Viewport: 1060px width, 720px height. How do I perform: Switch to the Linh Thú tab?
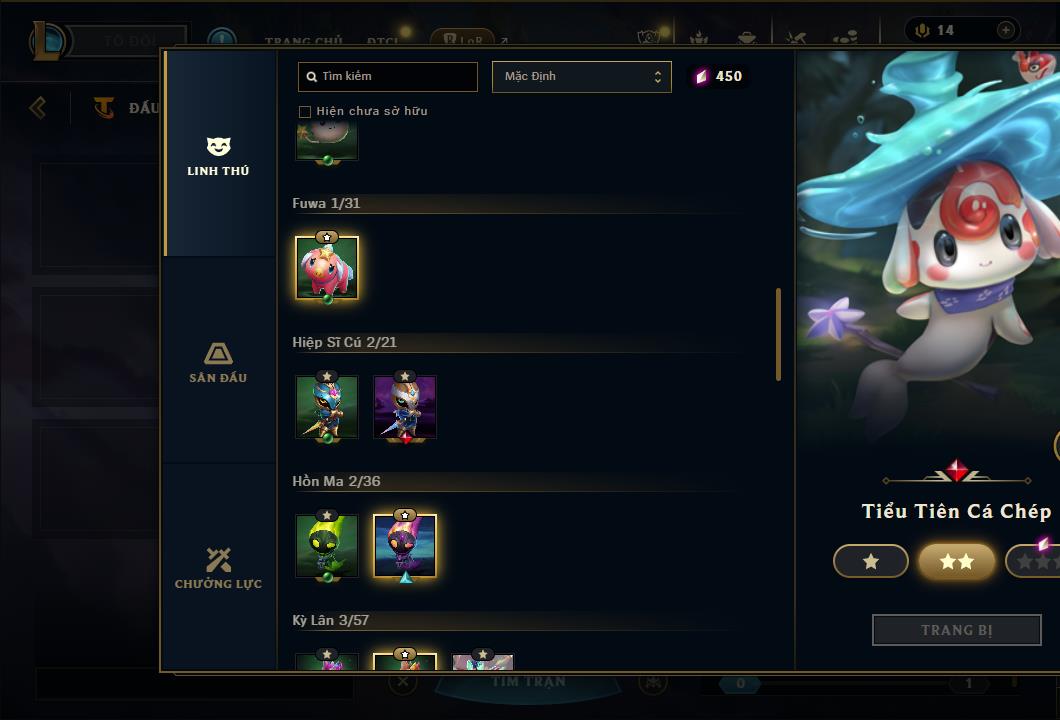pos(218,156)
